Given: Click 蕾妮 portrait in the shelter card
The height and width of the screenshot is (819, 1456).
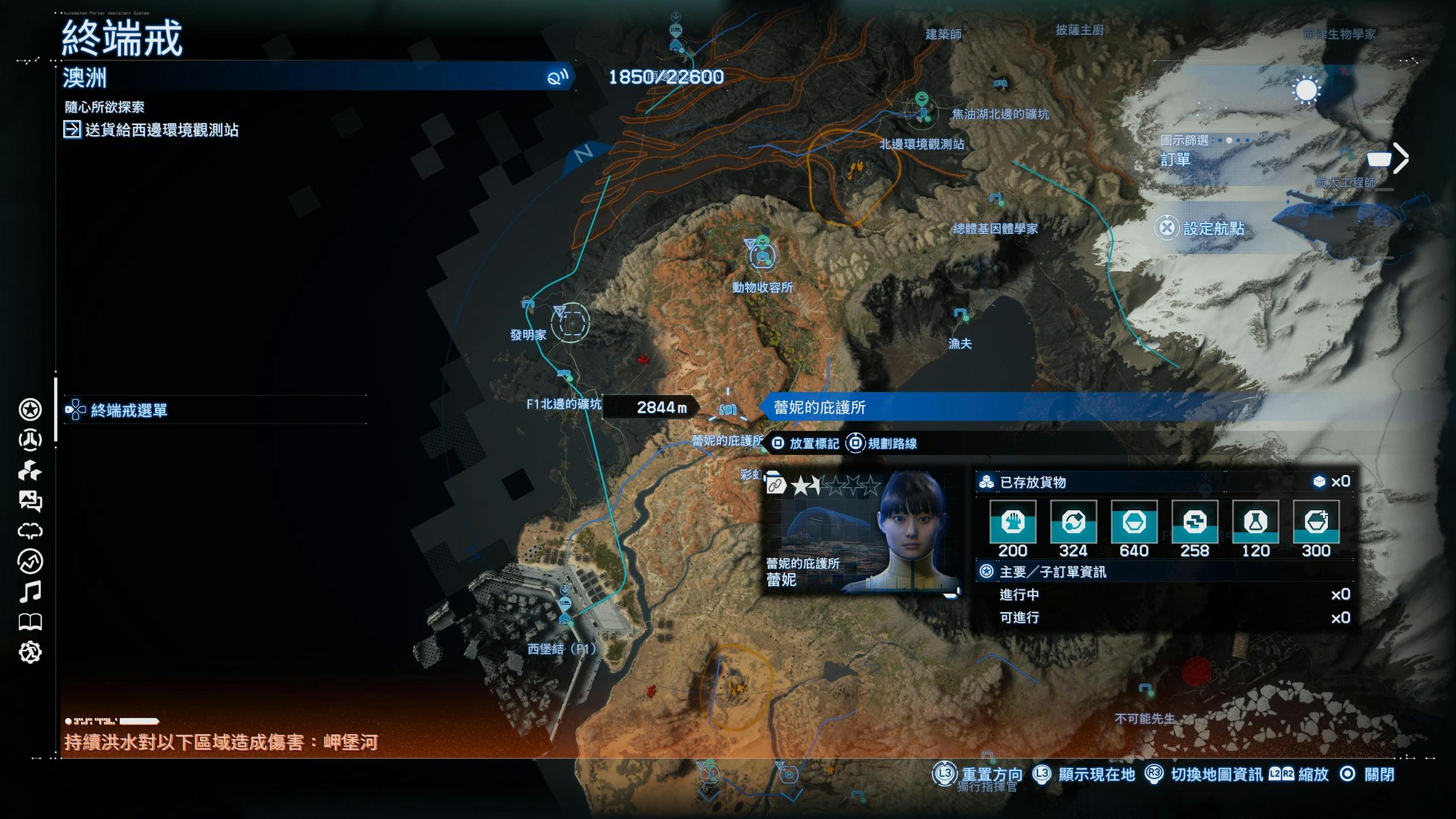Looking at the screenshot, I should 911,530.
